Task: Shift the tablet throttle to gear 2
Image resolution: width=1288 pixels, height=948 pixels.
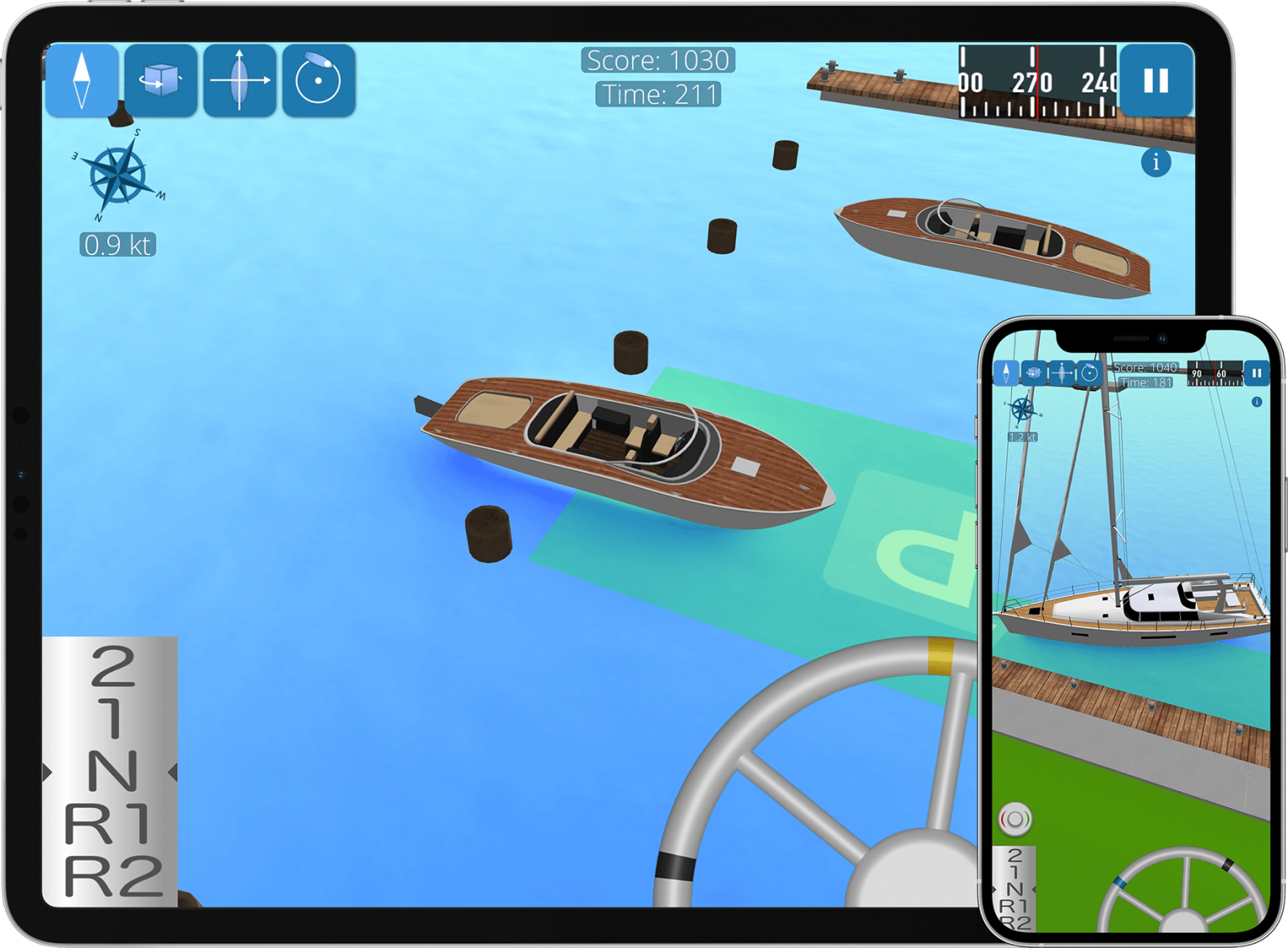Action: pos(112,667)
